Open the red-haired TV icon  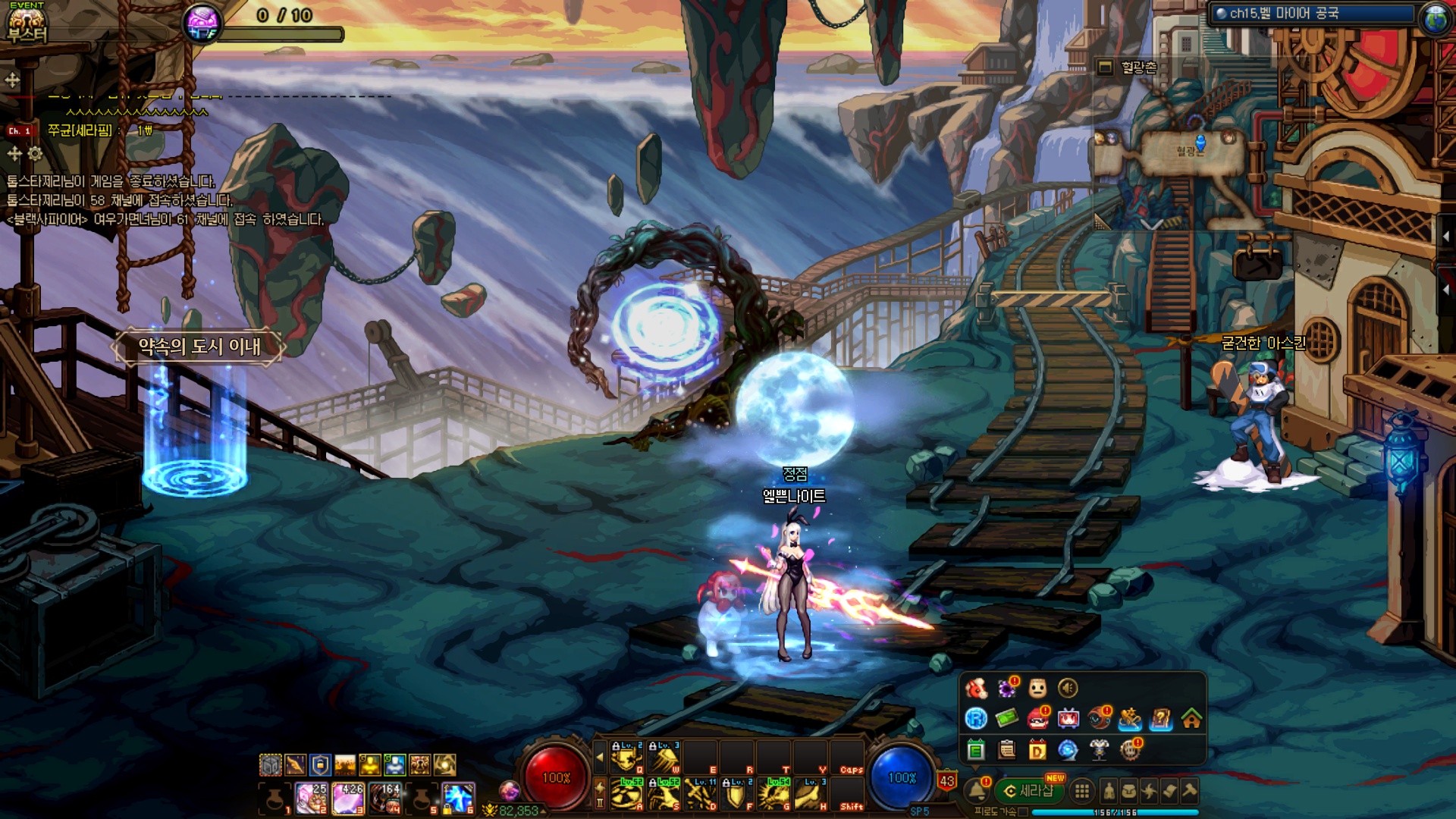point(1068,718)
